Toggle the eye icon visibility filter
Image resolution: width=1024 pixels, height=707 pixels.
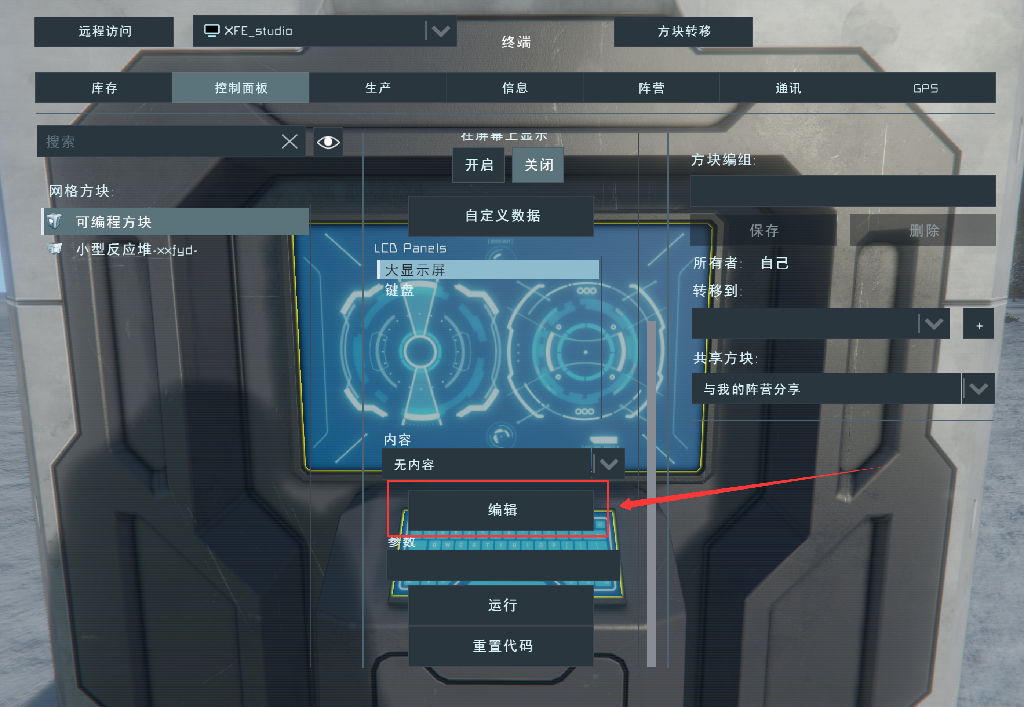tap(328, 142)
